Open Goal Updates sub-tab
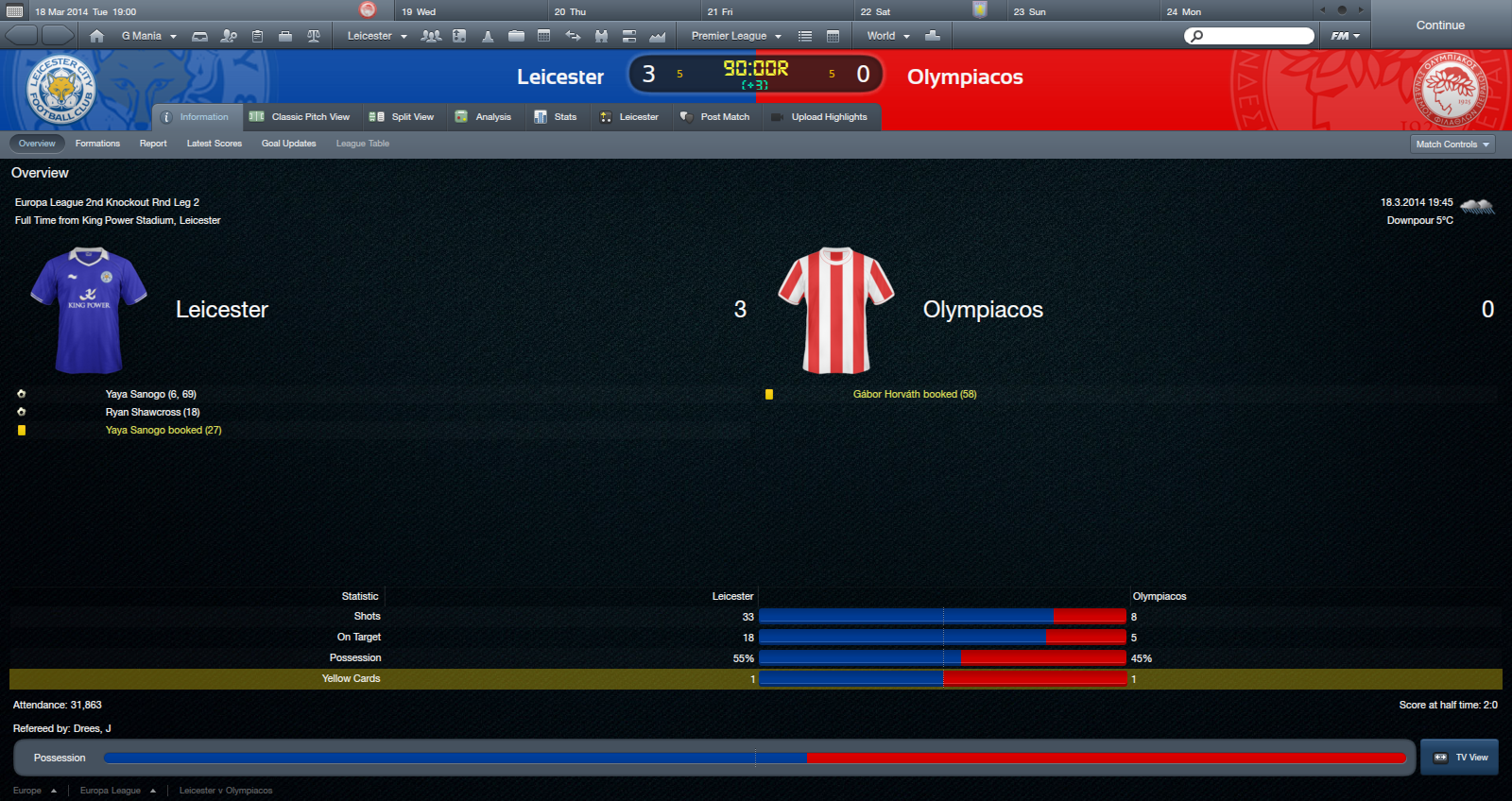This screenshot has height=801, width=1512. click(x=288, y=144)
